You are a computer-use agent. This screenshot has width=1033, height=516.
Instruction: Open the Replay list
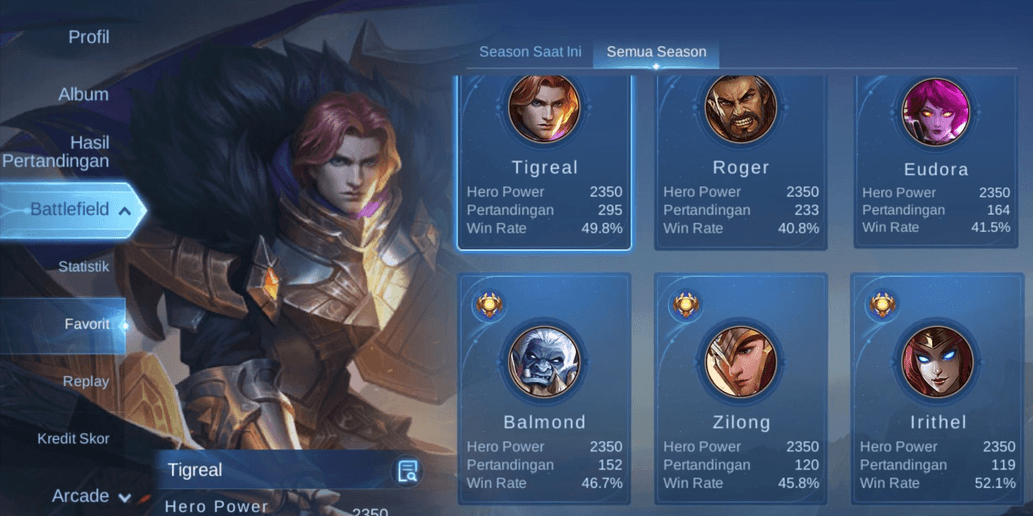[86, 381]
